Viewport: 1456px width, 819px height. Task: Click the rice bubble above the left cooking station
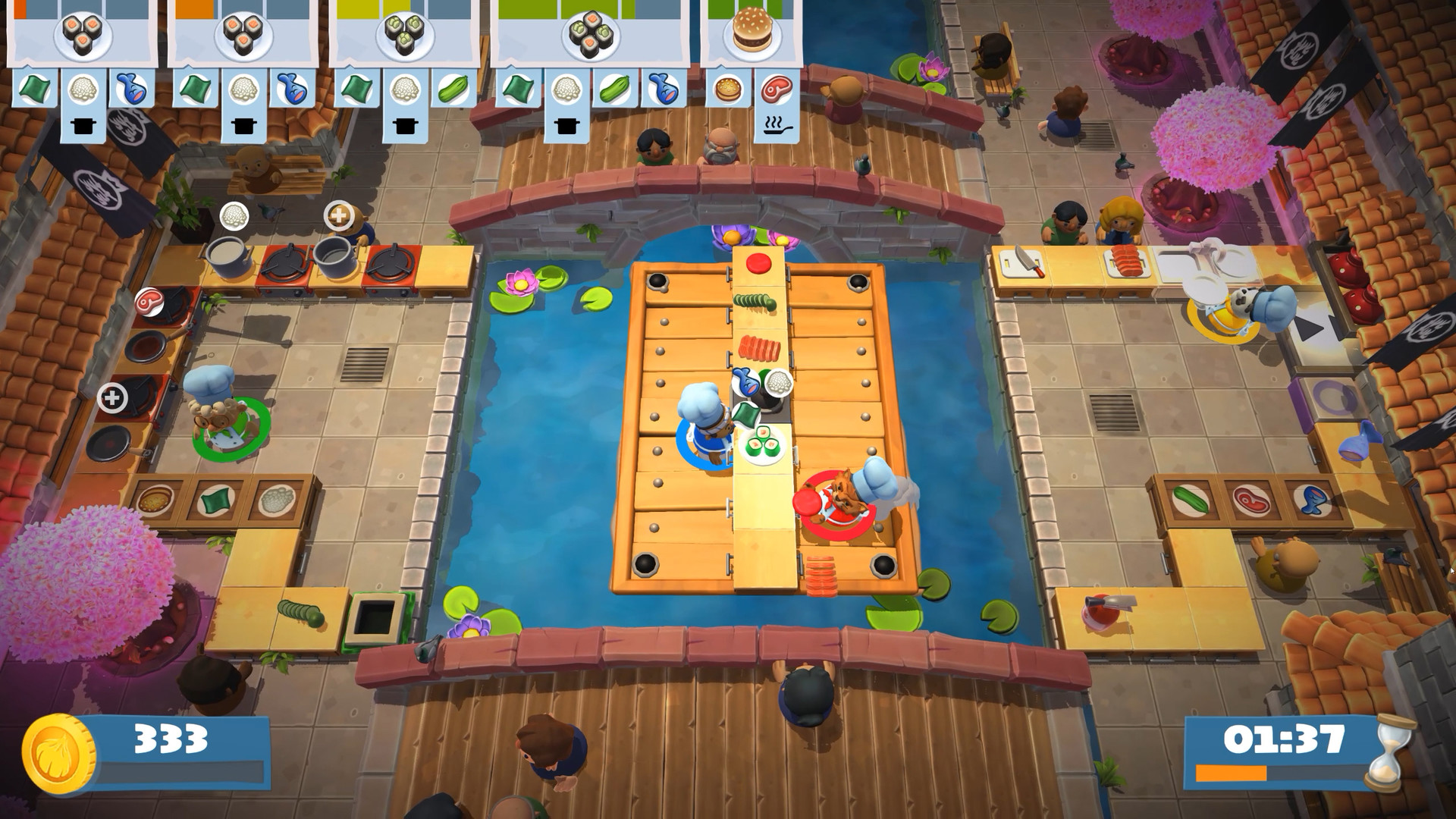tap(234, 215)
